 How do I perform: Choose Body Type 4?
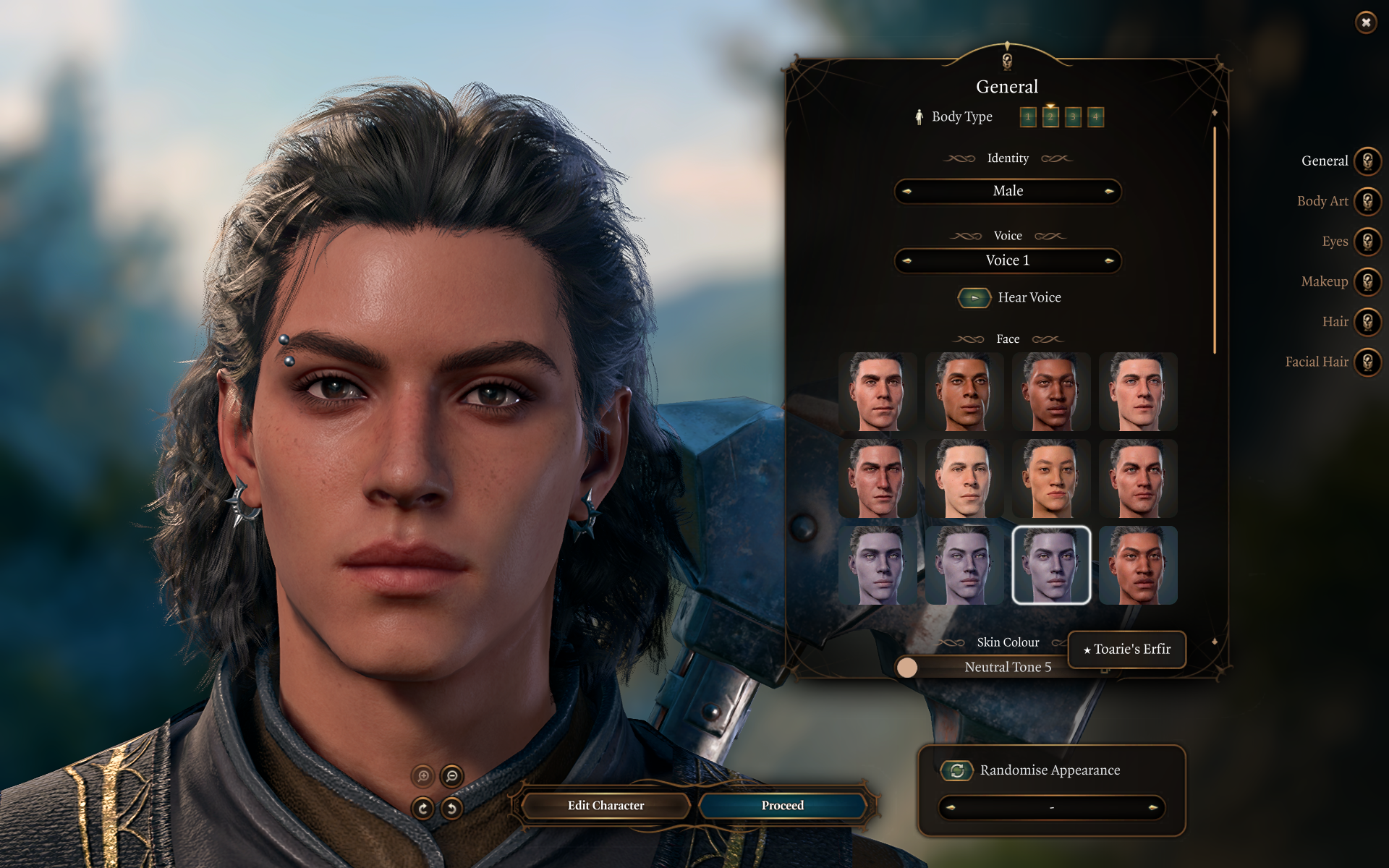[x=1095, y=117]
